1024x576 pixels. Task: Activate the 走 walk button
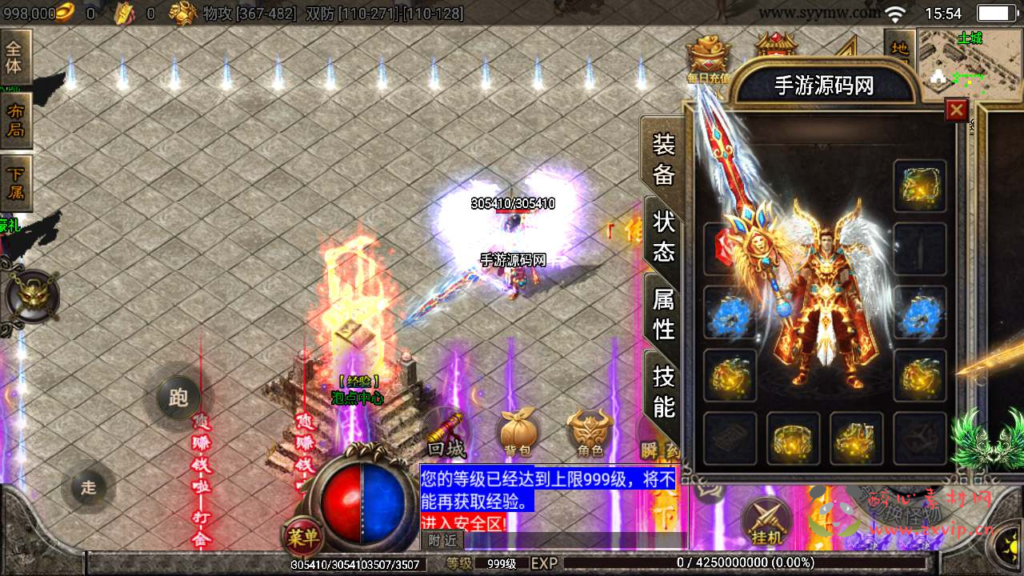click(x=88, y=487)
